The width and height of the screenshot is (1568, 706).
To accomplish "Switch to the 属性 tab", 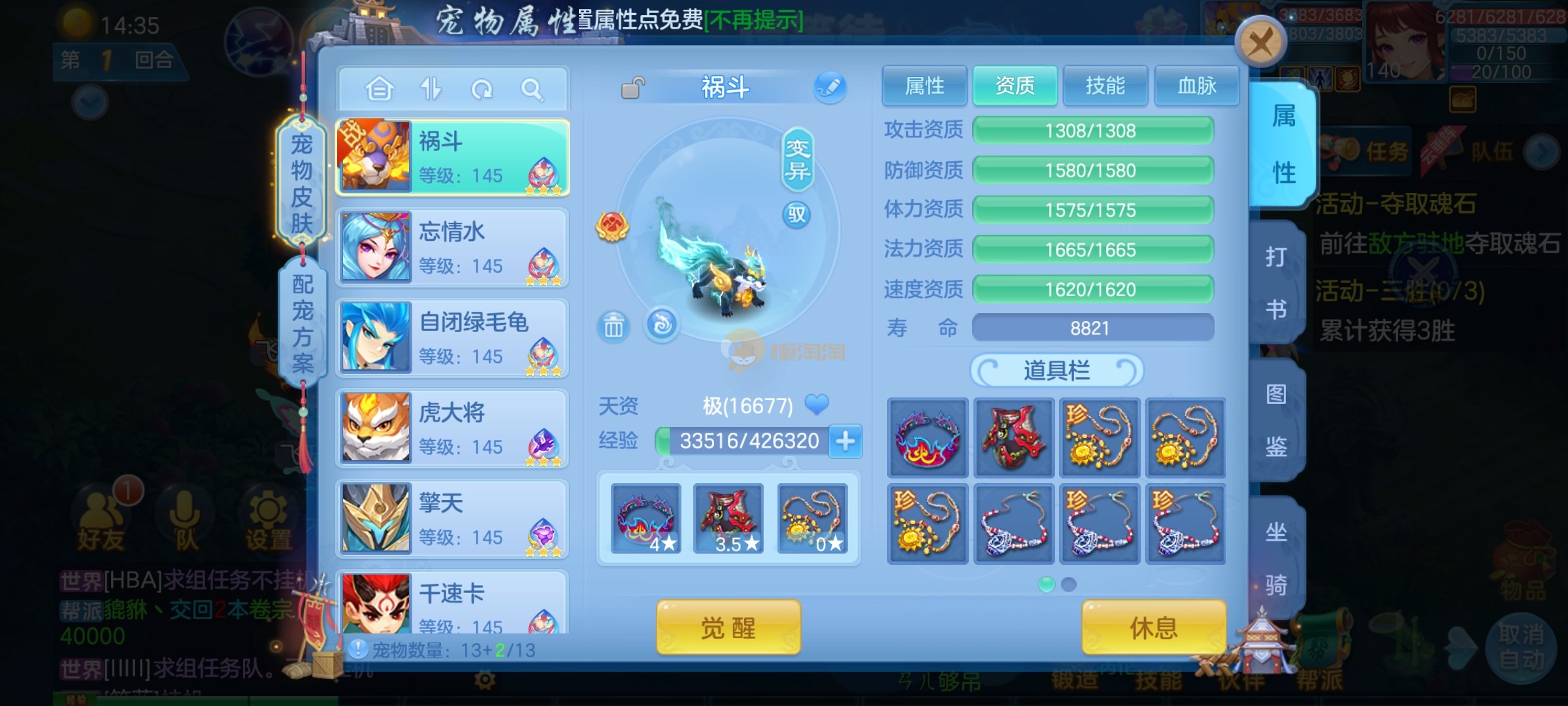I will click(x=924, y=86).
